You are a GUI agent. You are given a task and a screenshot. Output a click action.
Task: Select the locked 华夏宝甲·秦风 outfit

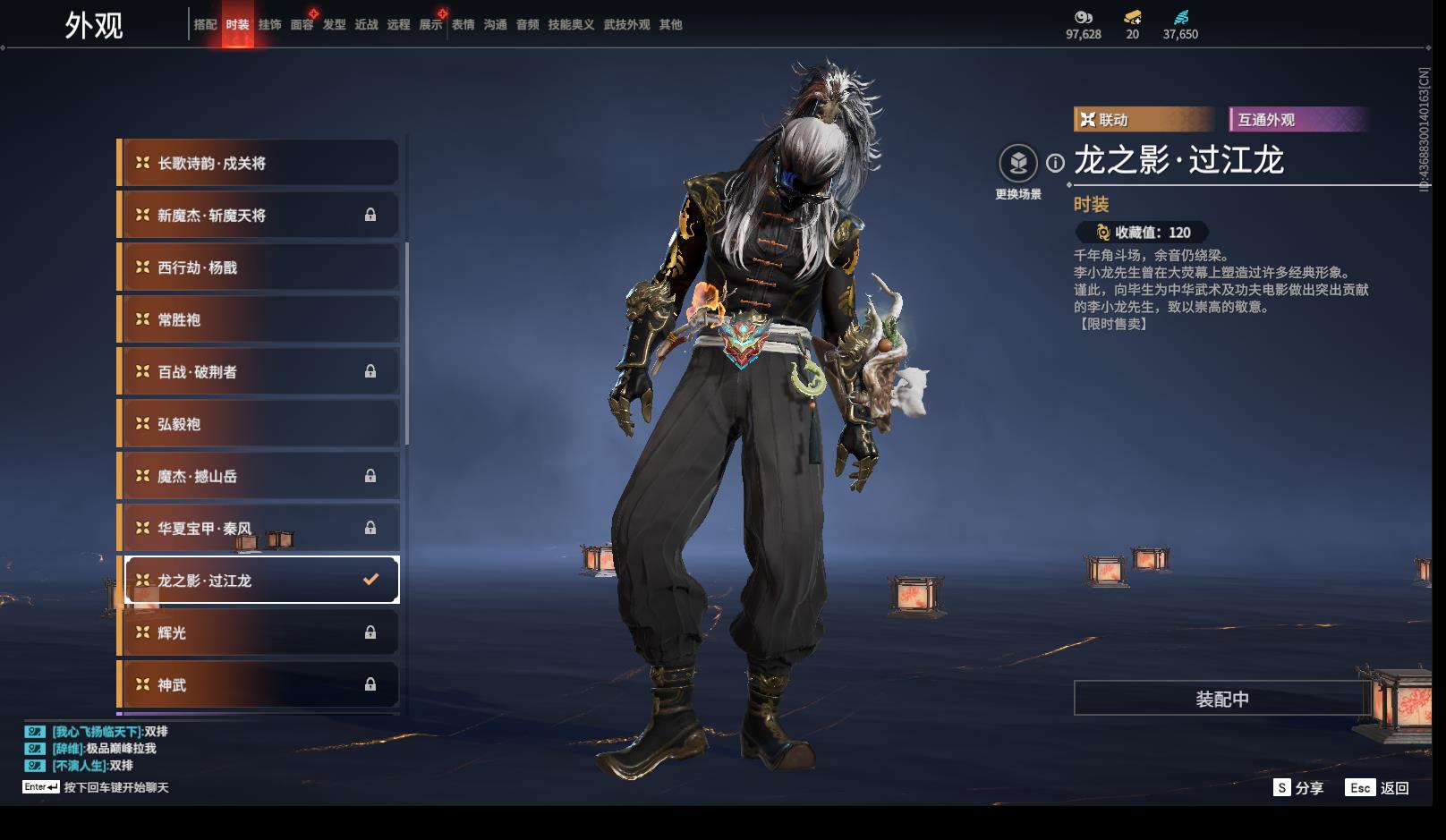[x=259, y=529]
